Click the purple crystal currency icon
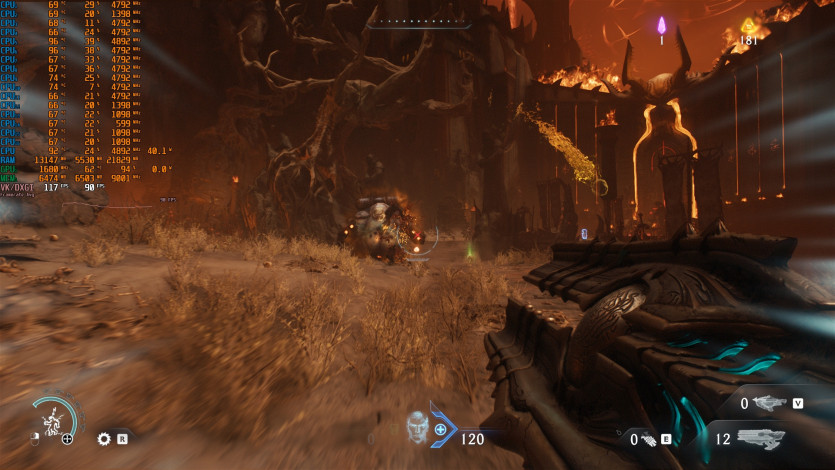This screenshot has width=835, height=470. coord(661,25)
